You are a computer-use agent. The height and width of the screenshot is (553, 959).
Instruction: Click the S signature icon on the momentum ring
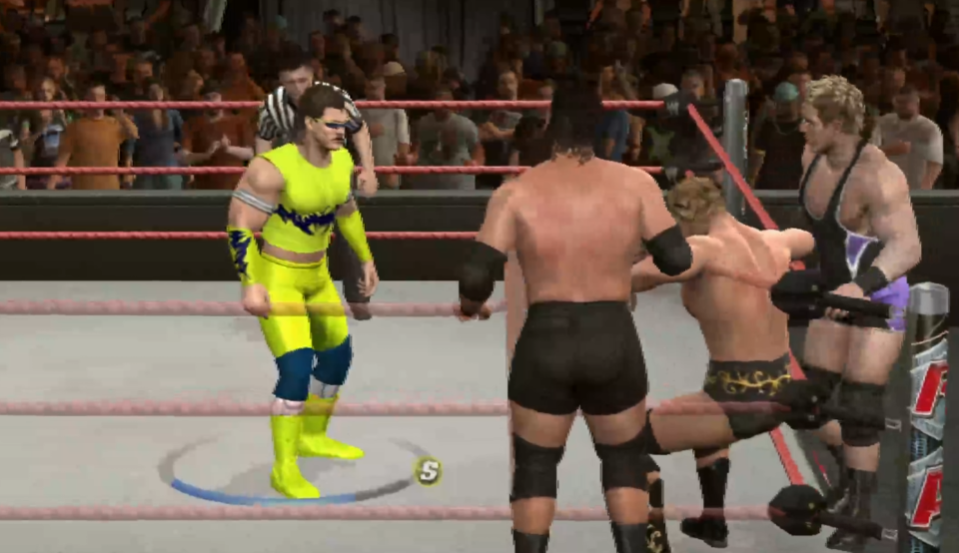(428, 471)
